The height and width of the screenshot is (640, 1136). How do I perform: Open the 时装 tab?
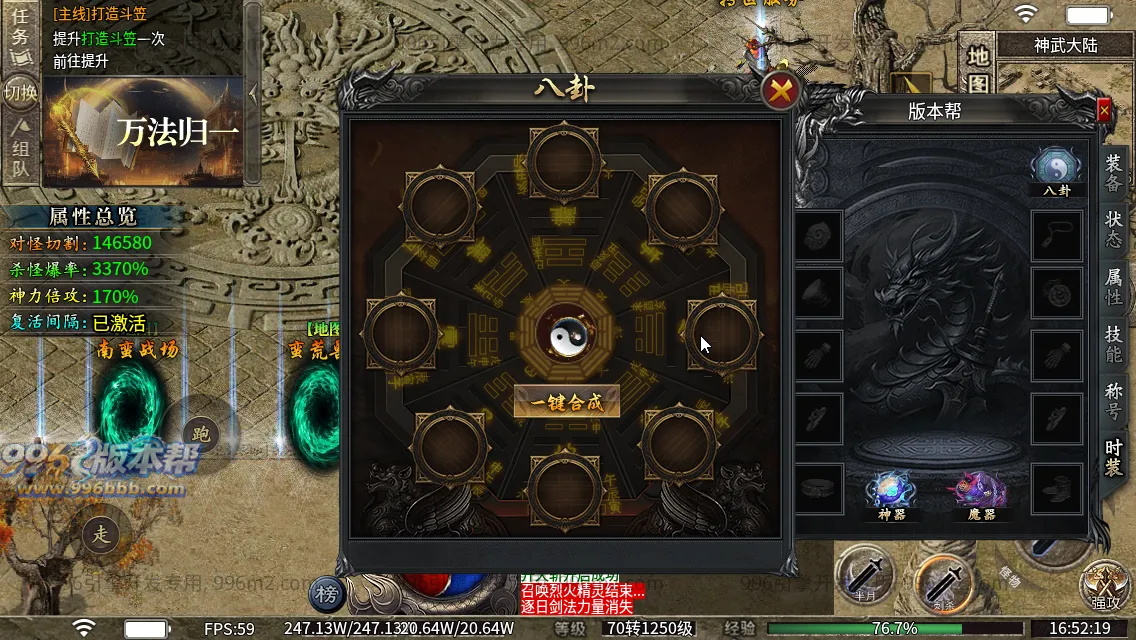click(x=1113, y=458)
